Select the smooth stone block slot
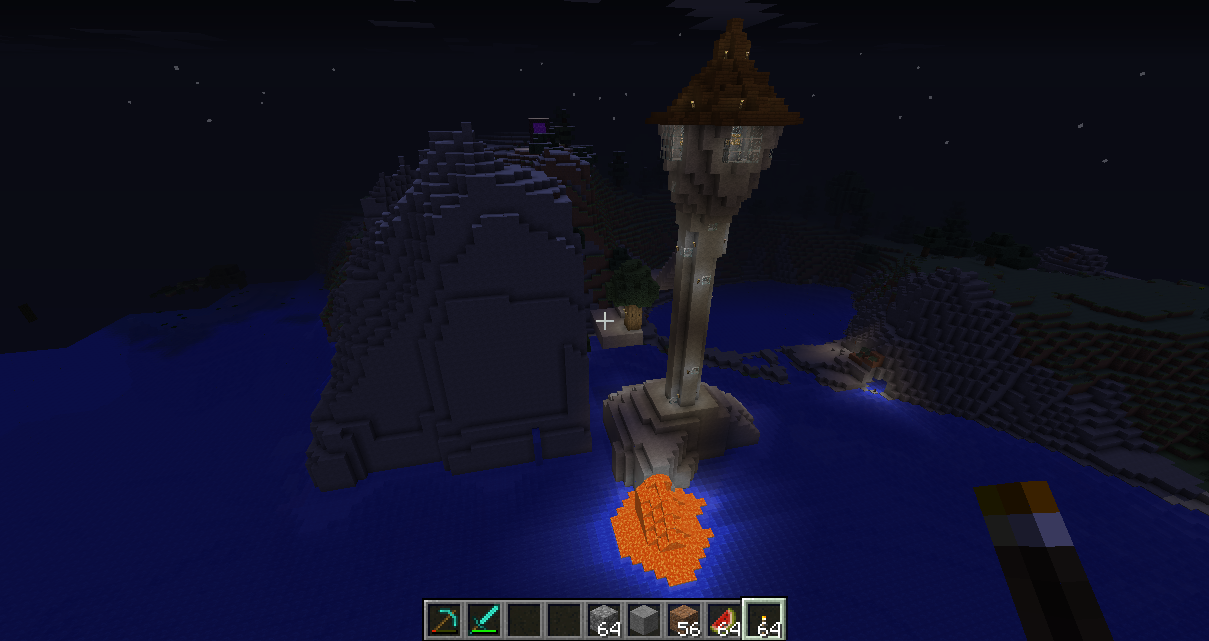Screen dimensions: 1209x641 pos(645,620)
